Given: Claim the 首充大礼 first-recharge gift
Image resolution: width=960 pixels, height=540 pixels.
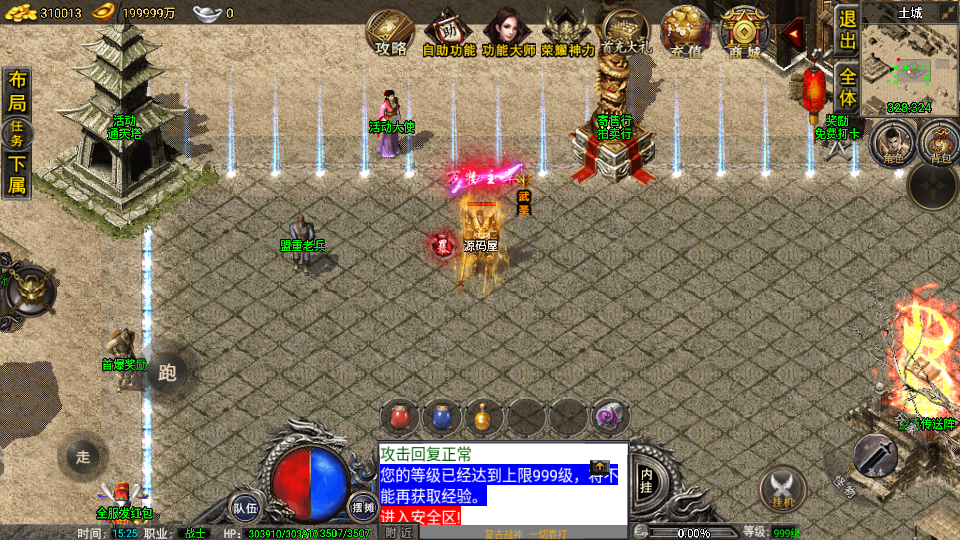Looking at the screenshot, I should 624,32.
